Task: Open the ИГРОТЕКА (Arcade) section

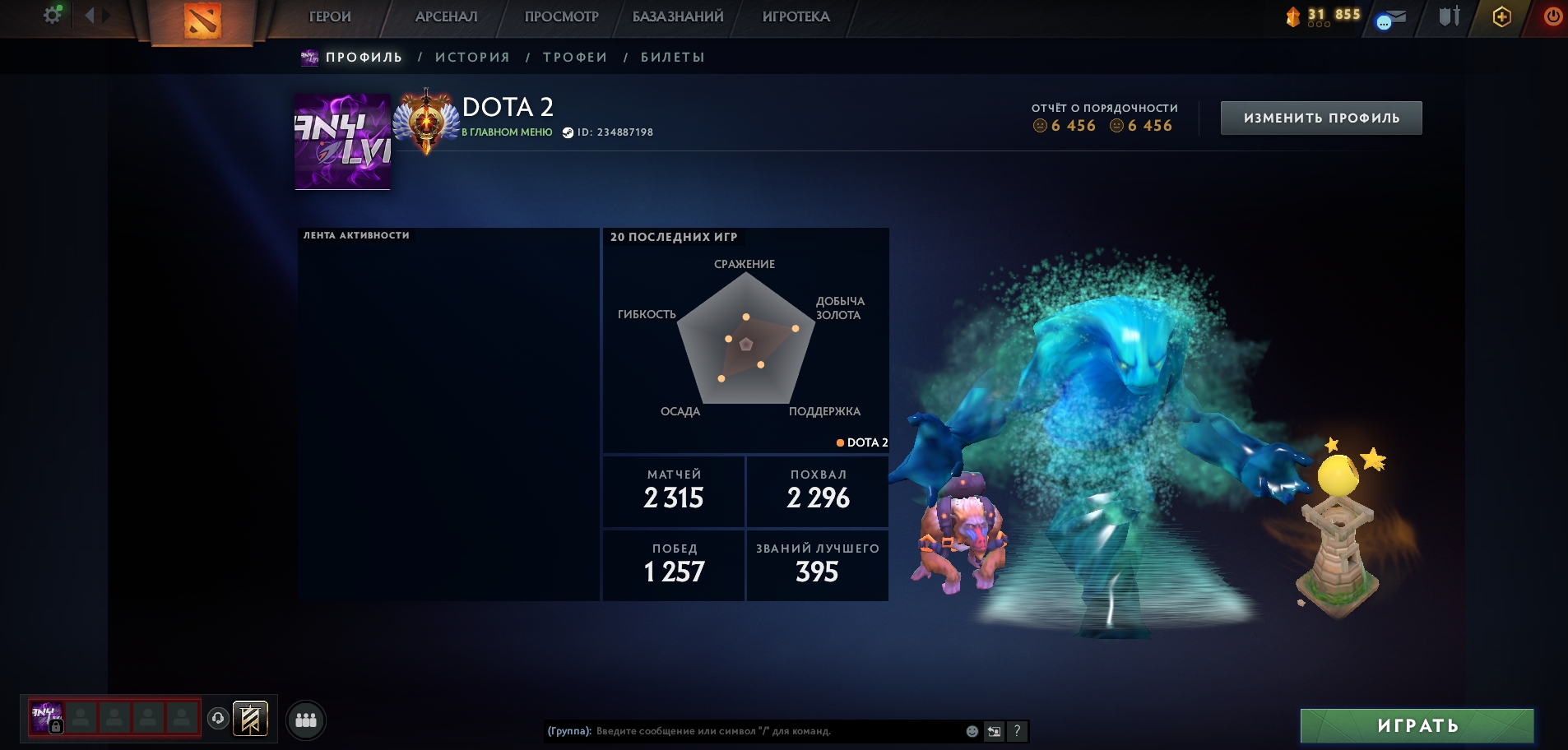Action: tap(796, 16)
